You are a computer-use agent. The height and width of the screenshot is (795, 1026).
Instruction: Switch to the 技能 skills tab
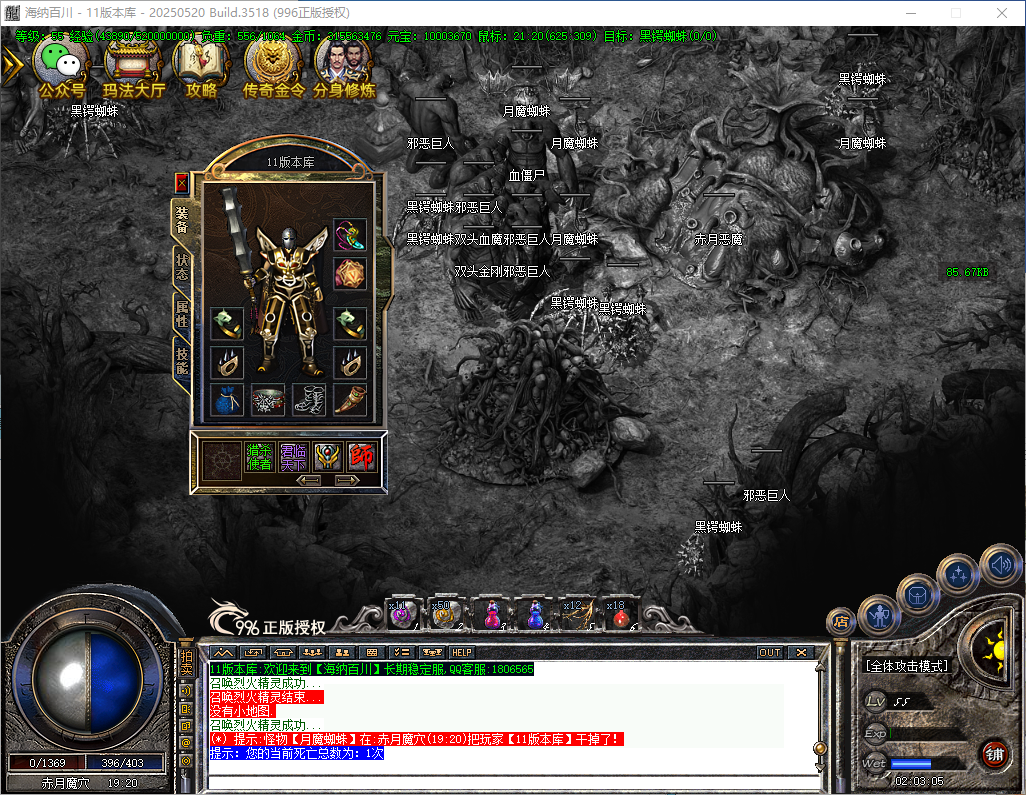click(x=181, y=360)
